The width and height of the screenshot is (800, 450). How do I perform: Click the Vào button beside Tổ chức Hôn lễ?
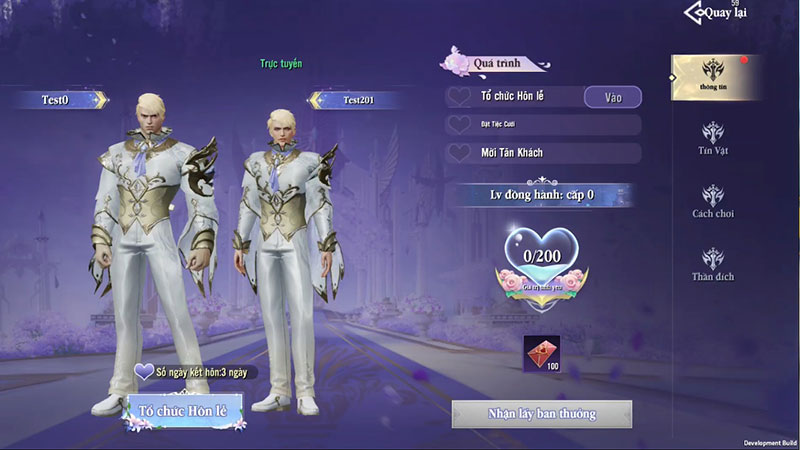610,97
